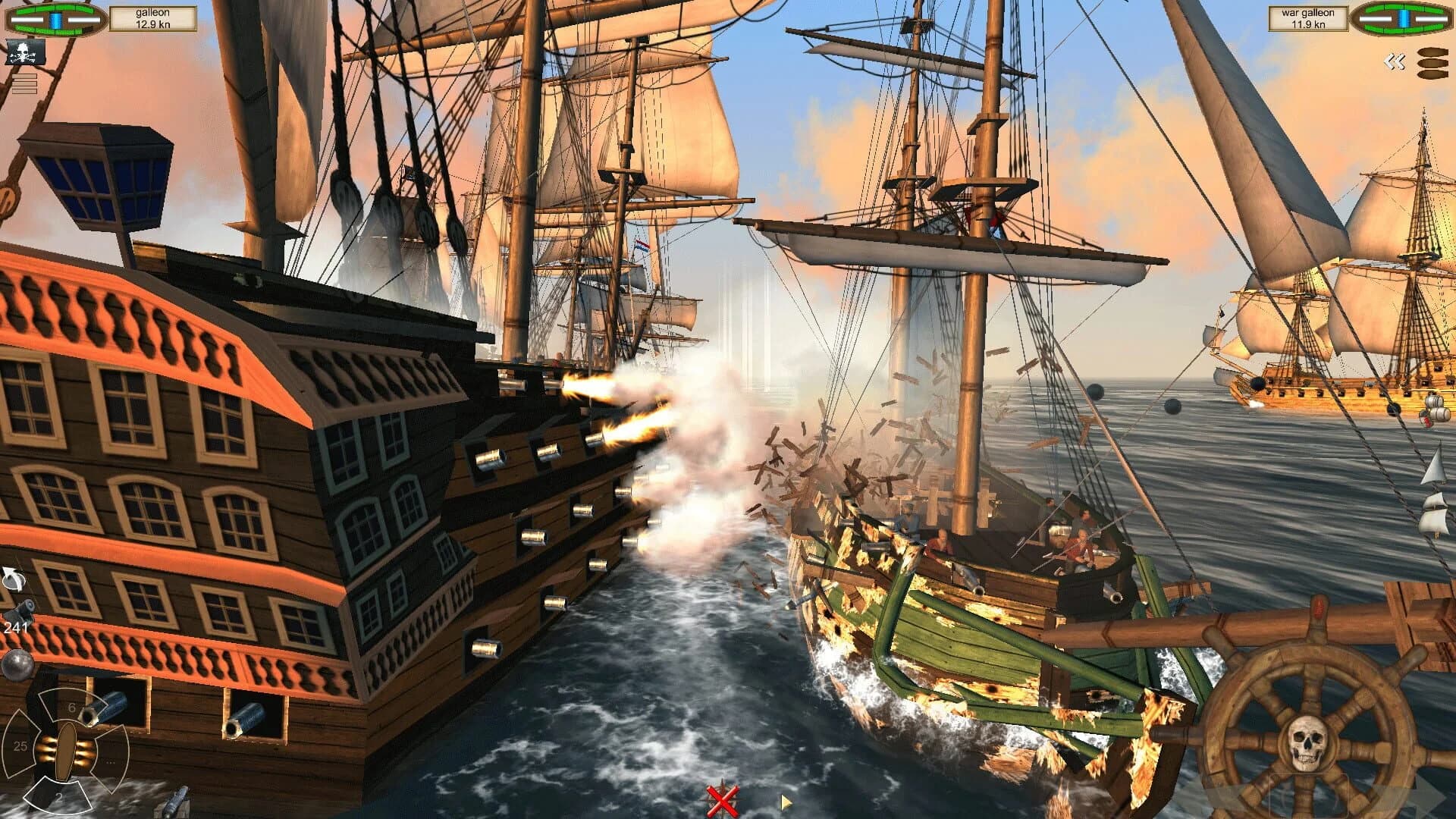Expand the stacked bars beneath the pirate flag

click(24, 83)
